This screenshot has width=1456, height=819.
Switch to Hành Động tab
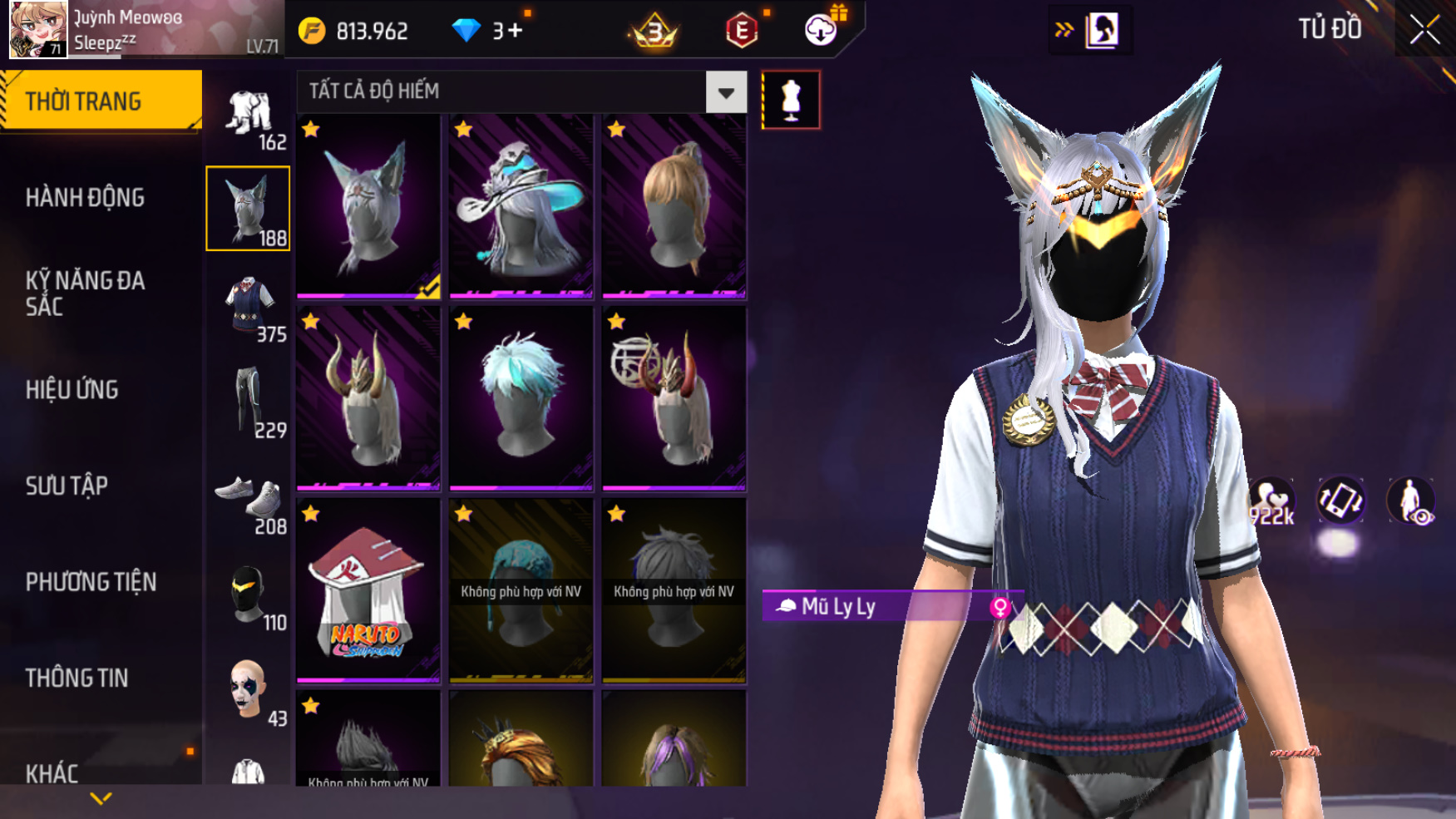[x=85, y=197]
